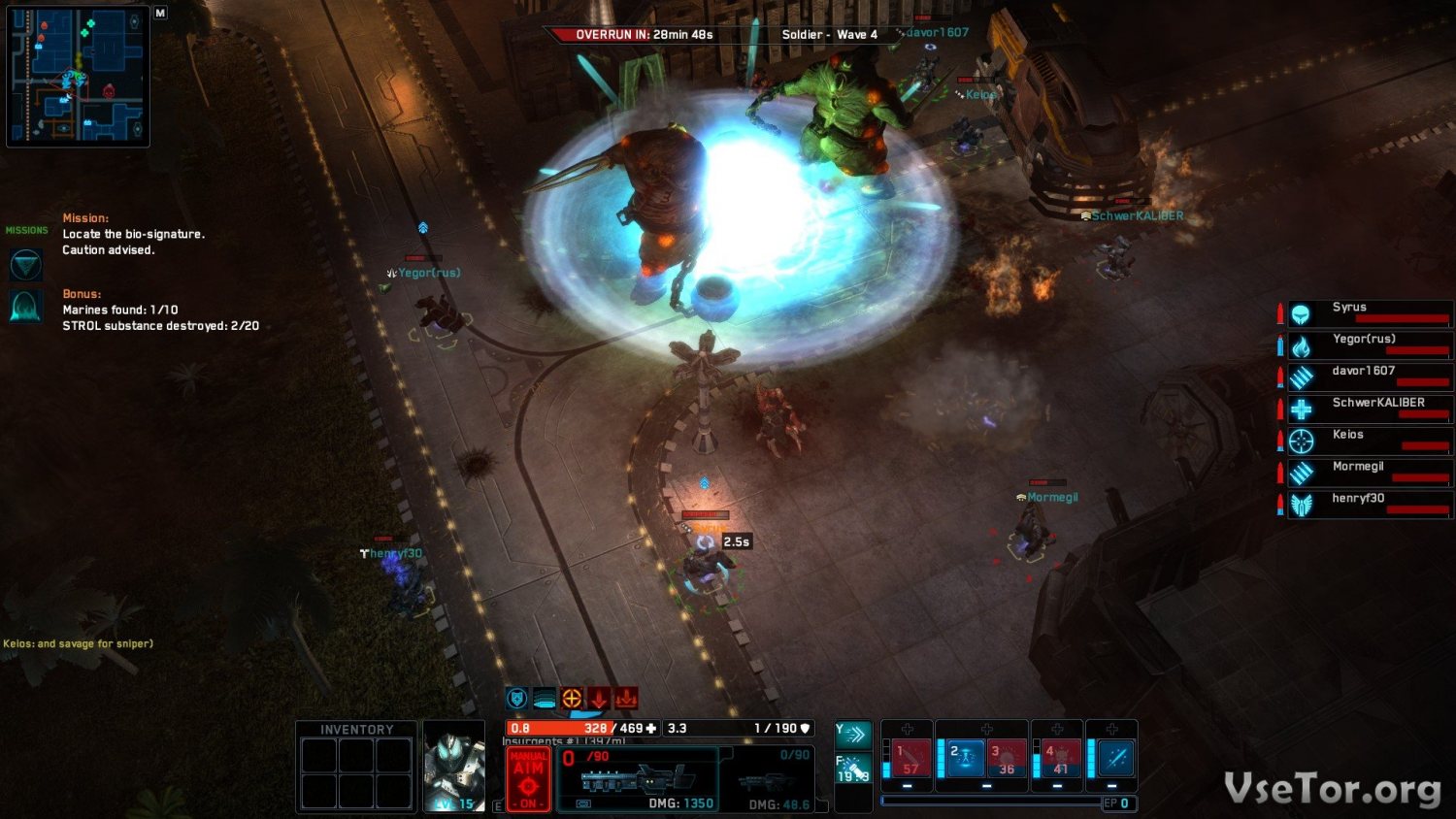This screenshot has width=1456, height=819.
Task: Select davor1607 in the squad list
Action: coord(1370,377)
